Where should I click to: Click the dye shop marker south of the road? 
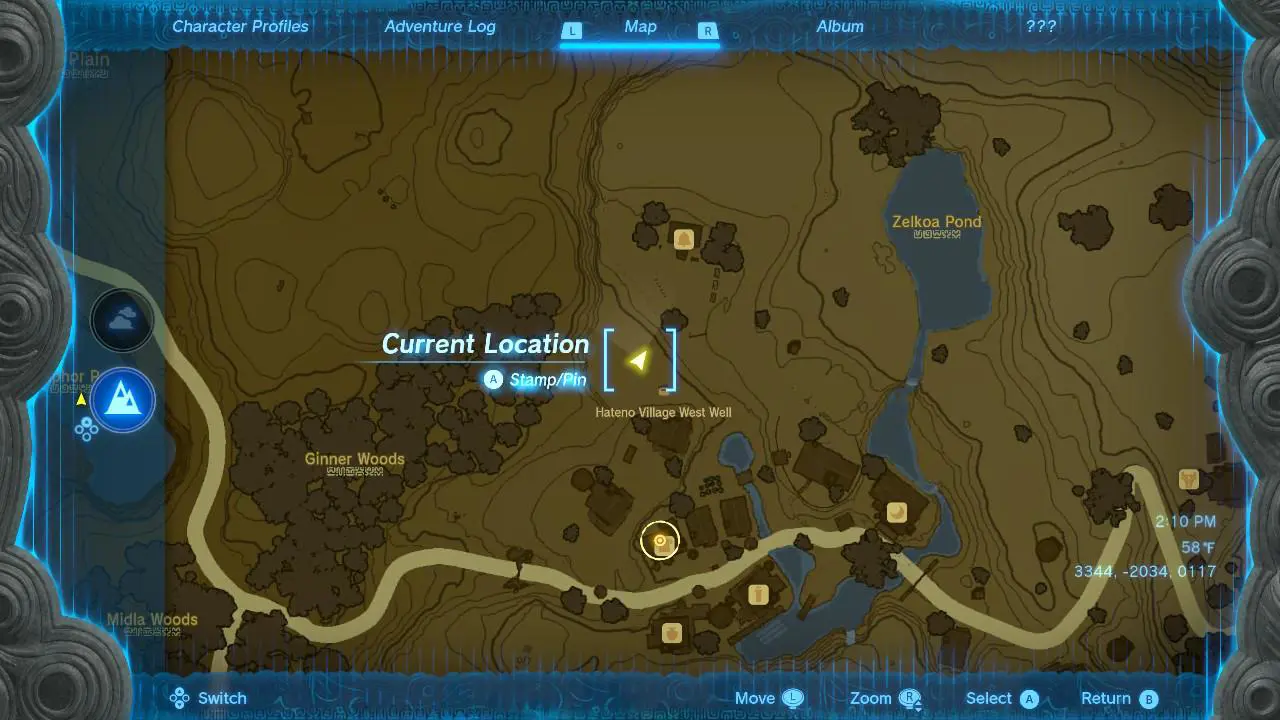[x=757, y=594]
